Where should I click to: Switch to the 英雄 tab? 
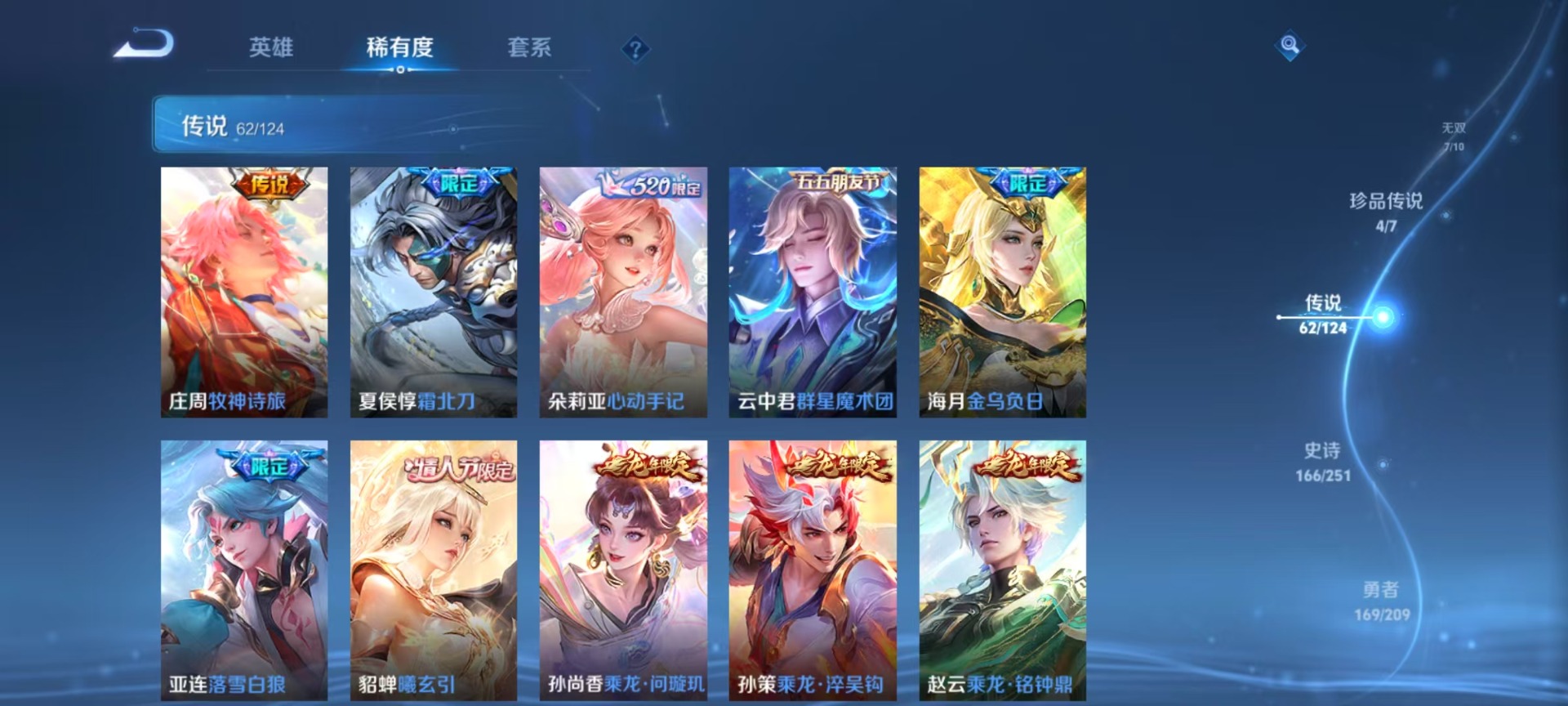point(271,47)
